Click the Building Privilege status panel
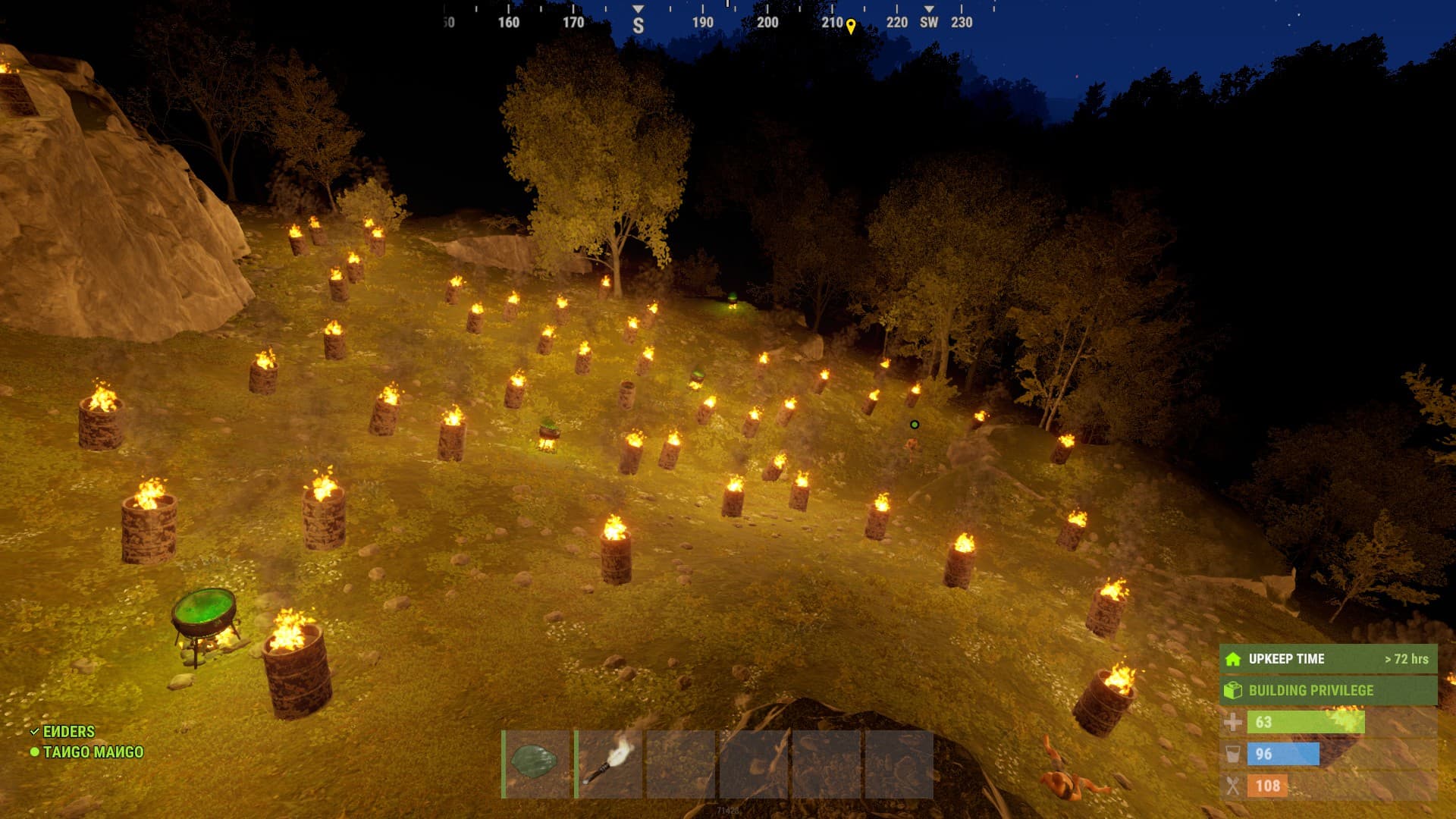1456x819 pixels. [1328, 690]
